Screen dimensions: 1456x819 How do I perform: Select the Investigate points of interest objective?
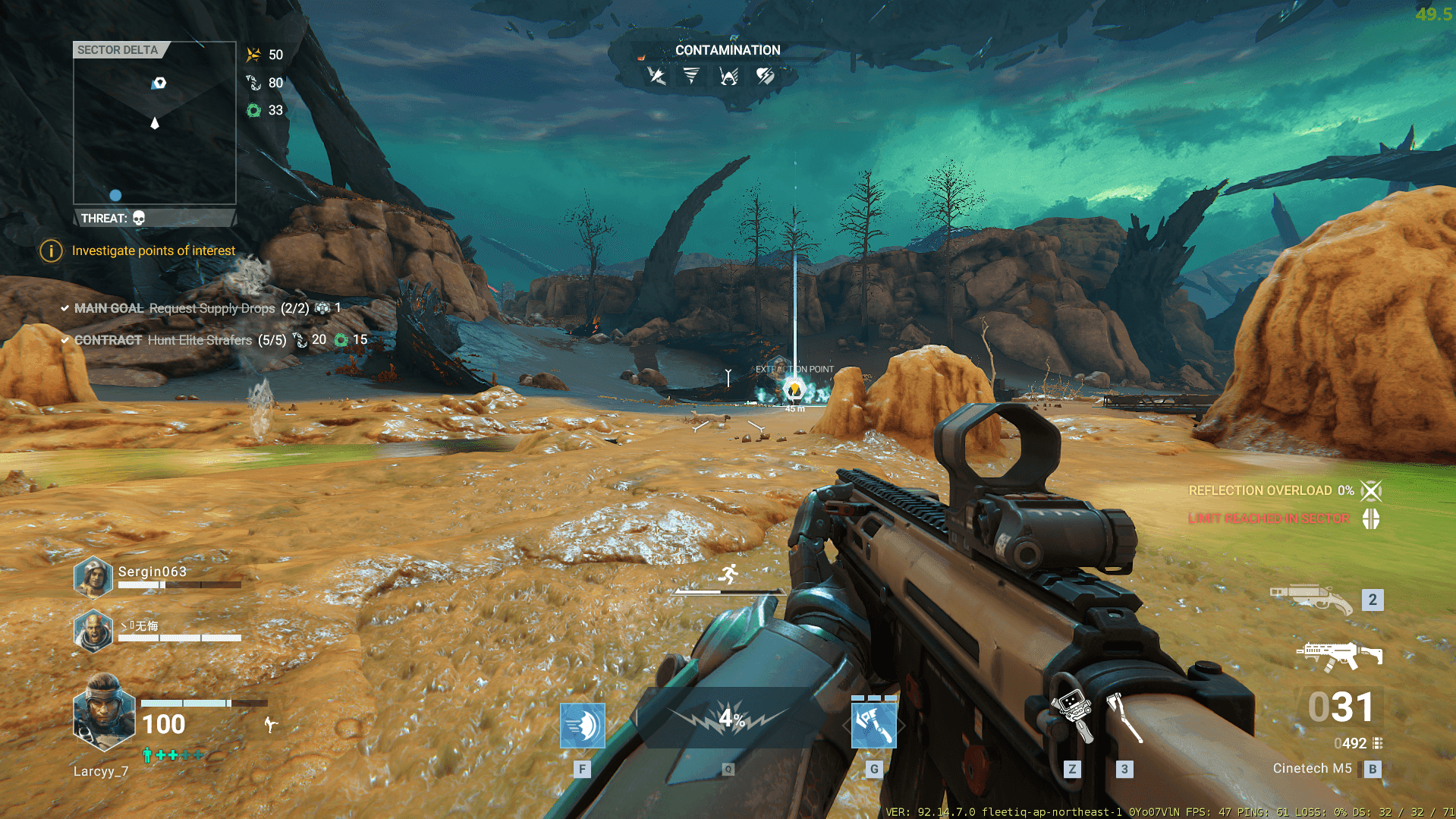tap(153, 250)
